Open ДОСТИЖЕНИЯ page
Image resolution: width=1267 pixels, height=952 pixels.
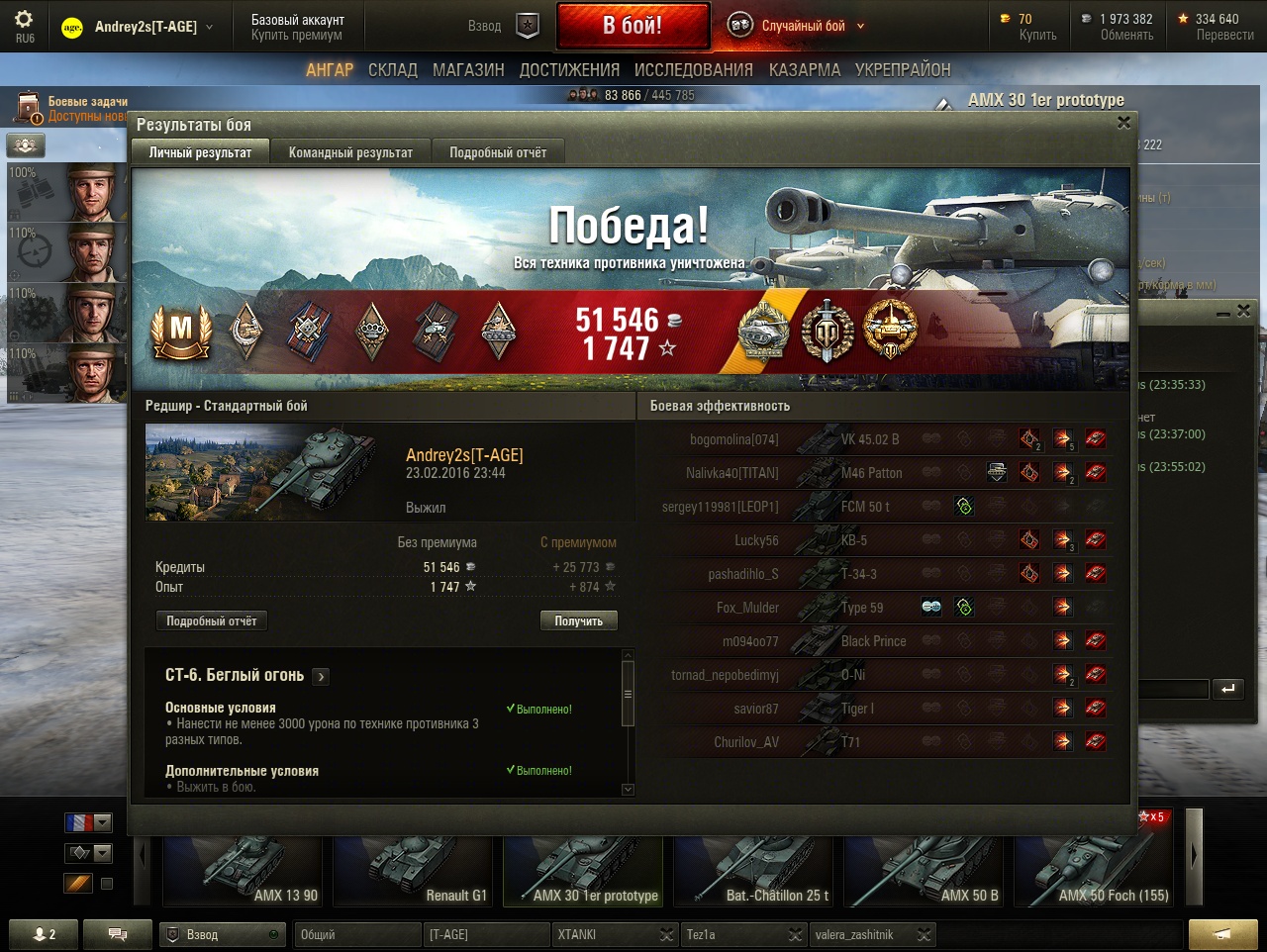(569, 70)
